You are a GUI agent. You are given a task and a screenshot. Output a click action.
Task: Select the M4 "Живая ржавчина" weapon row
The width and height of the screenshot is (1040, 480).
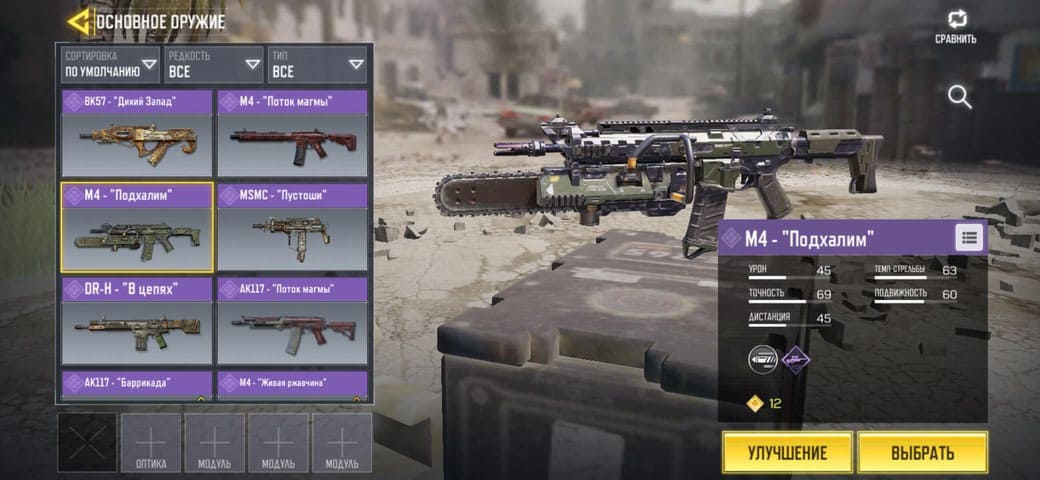click(292, 384)
